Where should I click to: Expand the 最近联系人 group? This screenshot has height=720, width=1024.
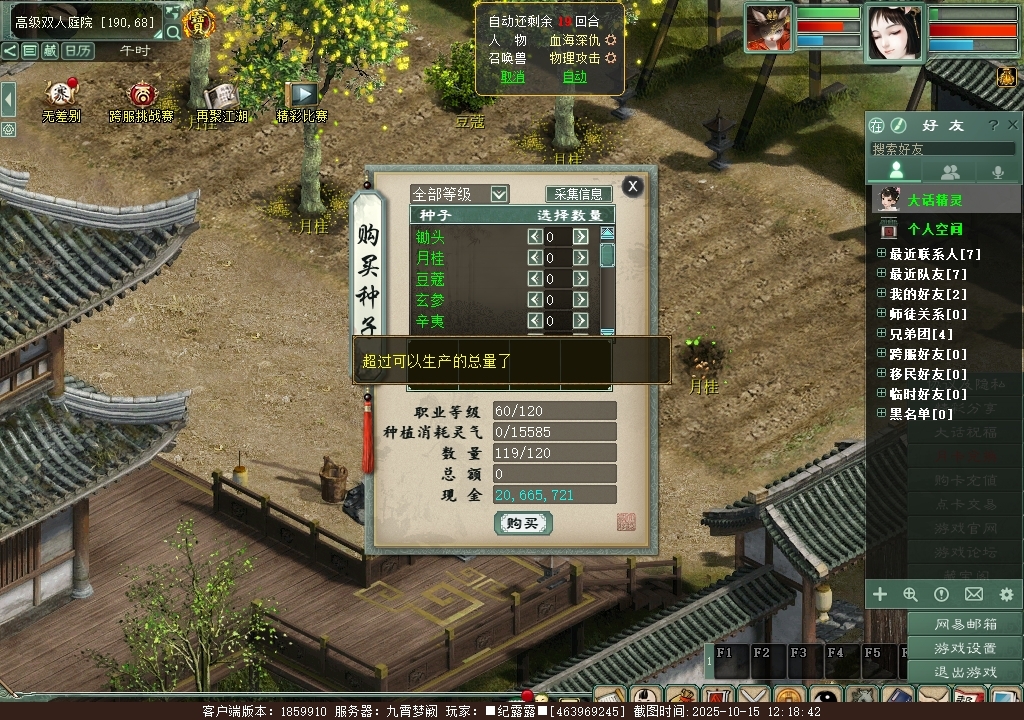(881, 254)
